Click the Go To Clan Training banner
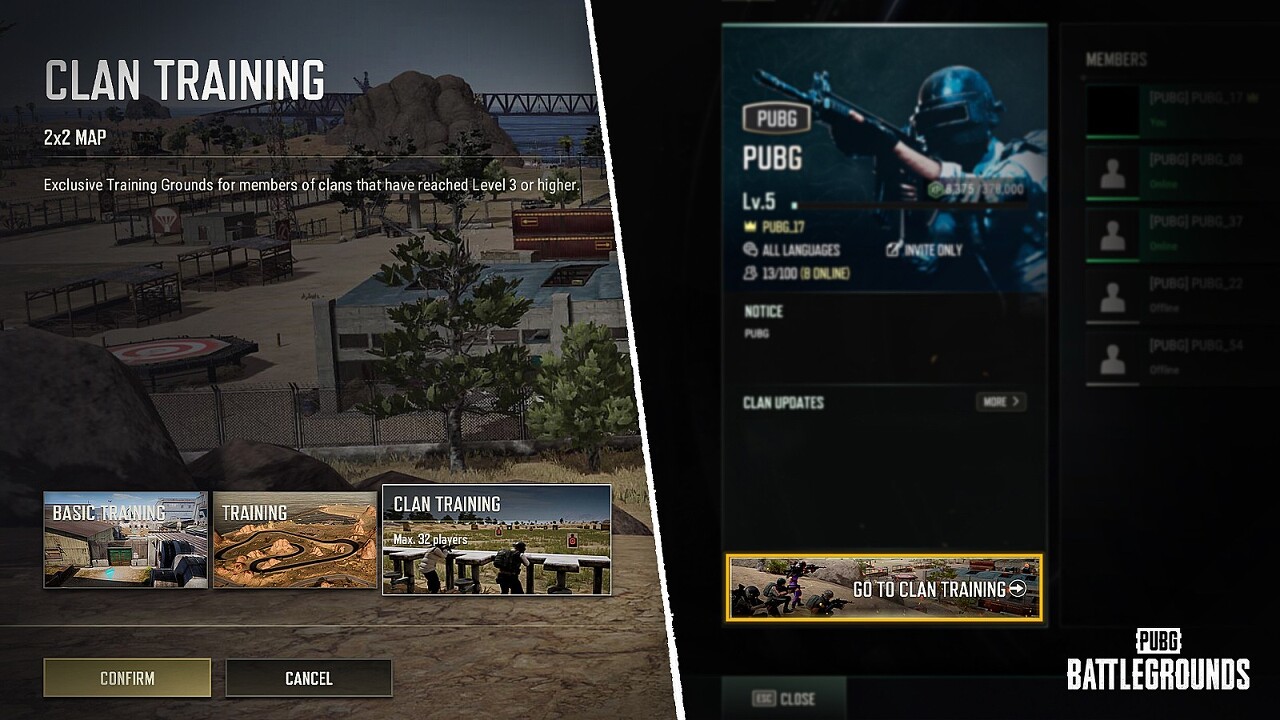 click(x=884, y=588)
